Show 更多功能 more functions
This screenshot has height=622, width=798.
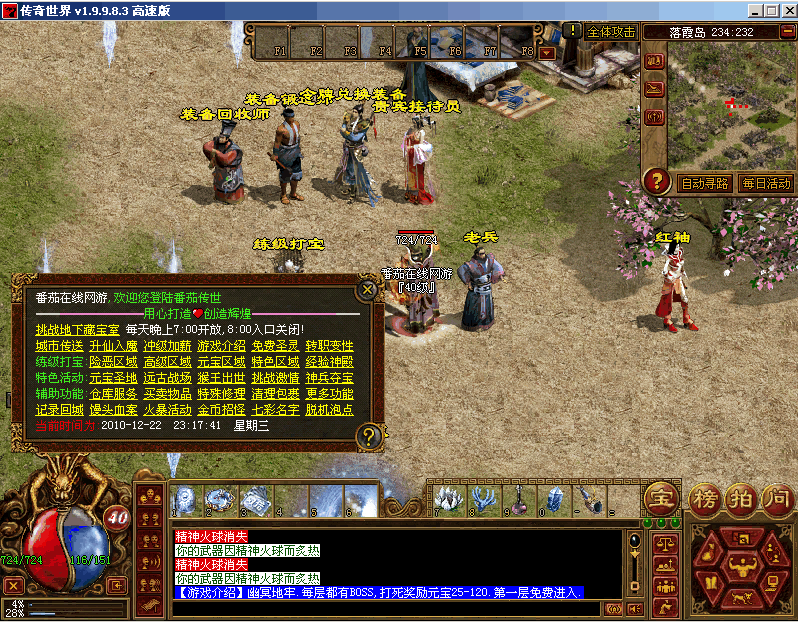pyautogui.click(x=329, y=393)
